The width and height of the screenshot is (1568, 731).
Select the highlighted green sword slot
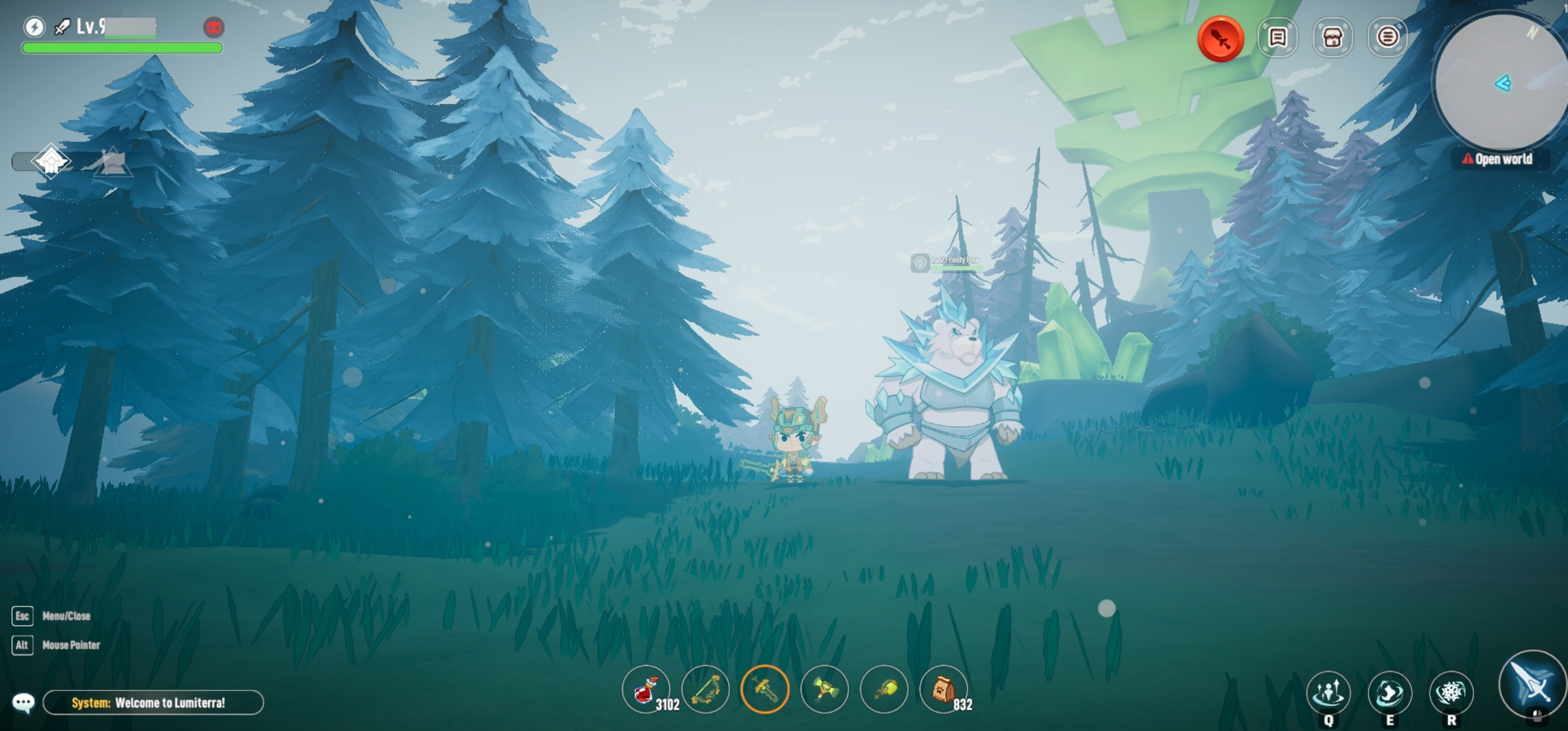(765, 689)
